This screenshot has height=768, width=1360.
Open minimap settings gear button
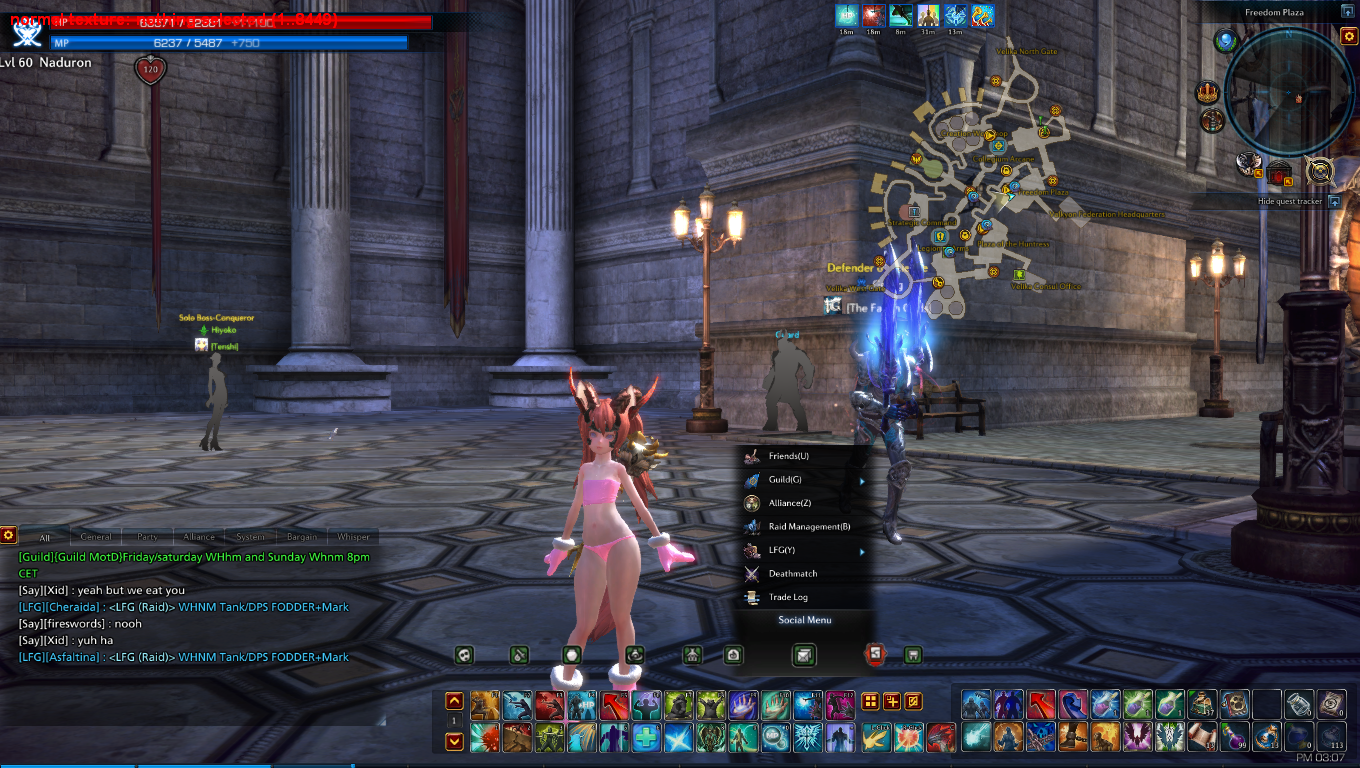tap(1348, 37)
